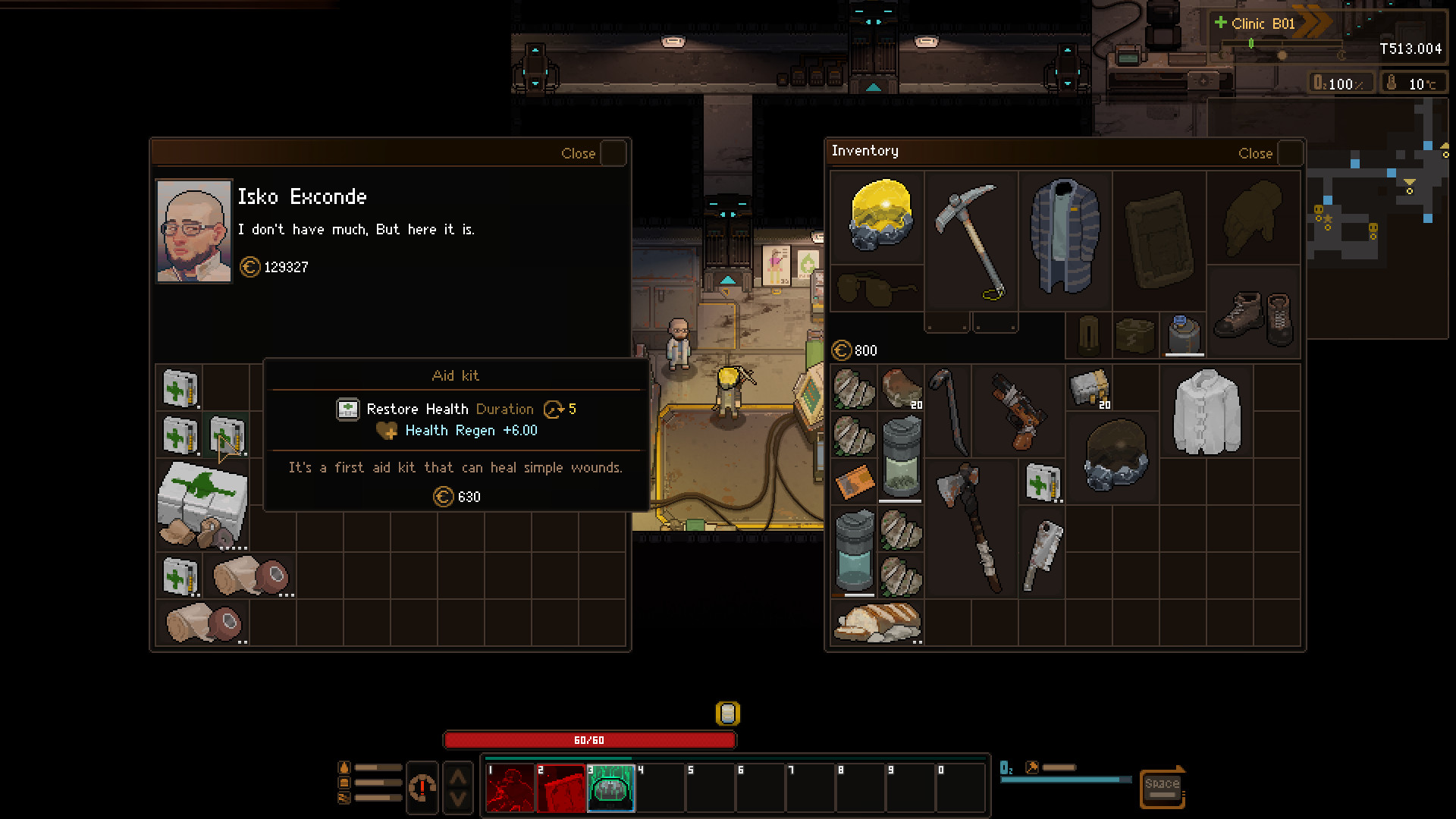This screenshot has height=819, width=1456.
Task: Click the boots equipment slot
Action: point(1253,315)
